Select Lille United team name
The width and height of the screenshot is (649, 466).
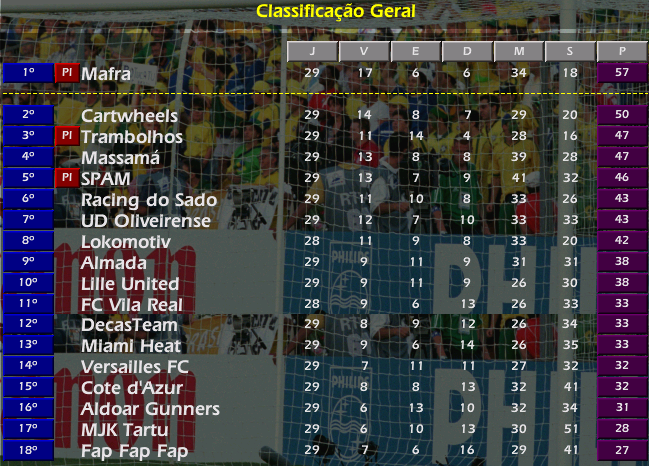[130, 283]
